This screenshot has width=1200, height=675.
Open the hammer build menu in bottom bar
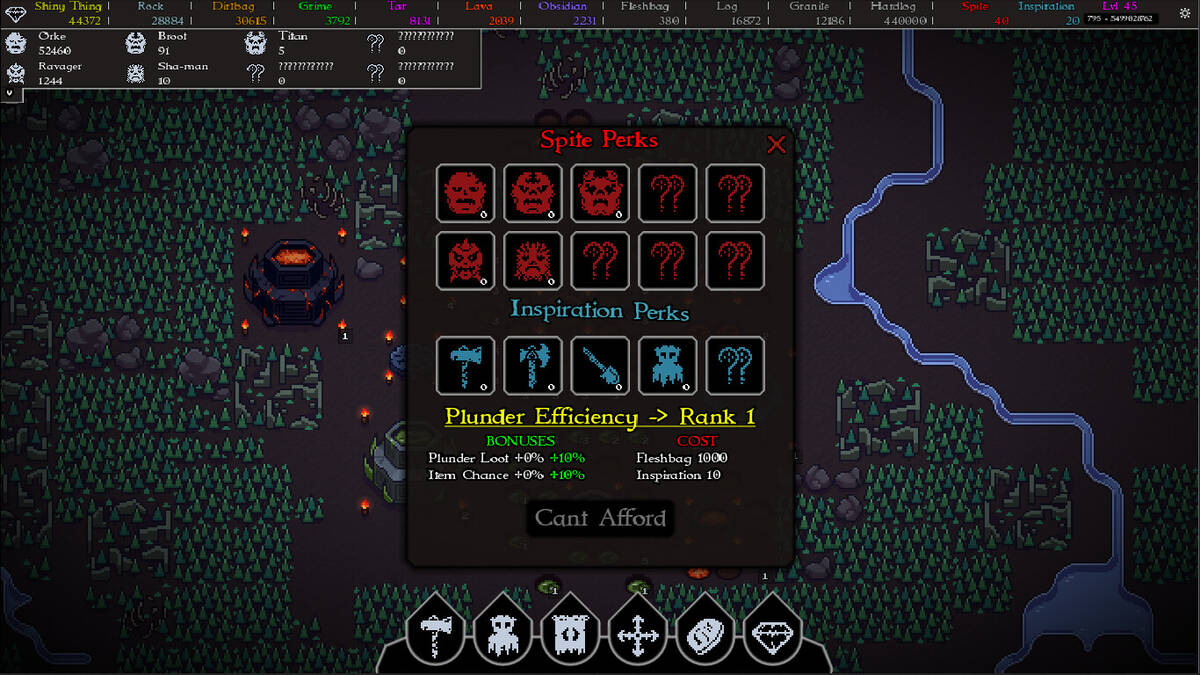[x=436, y=632]
